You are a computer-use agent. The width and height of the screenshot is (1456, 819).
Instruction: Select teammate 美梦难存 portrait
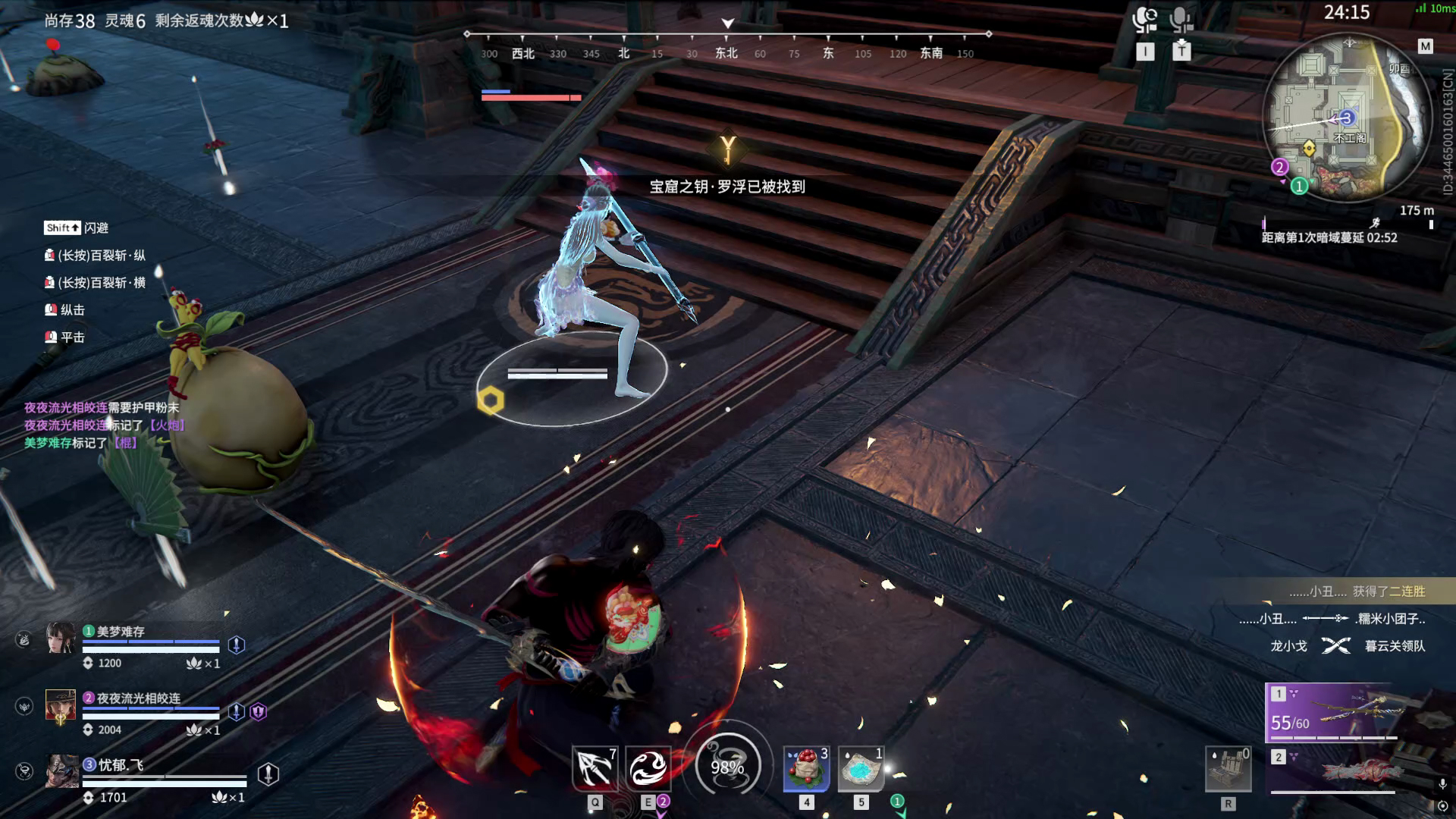61,638
